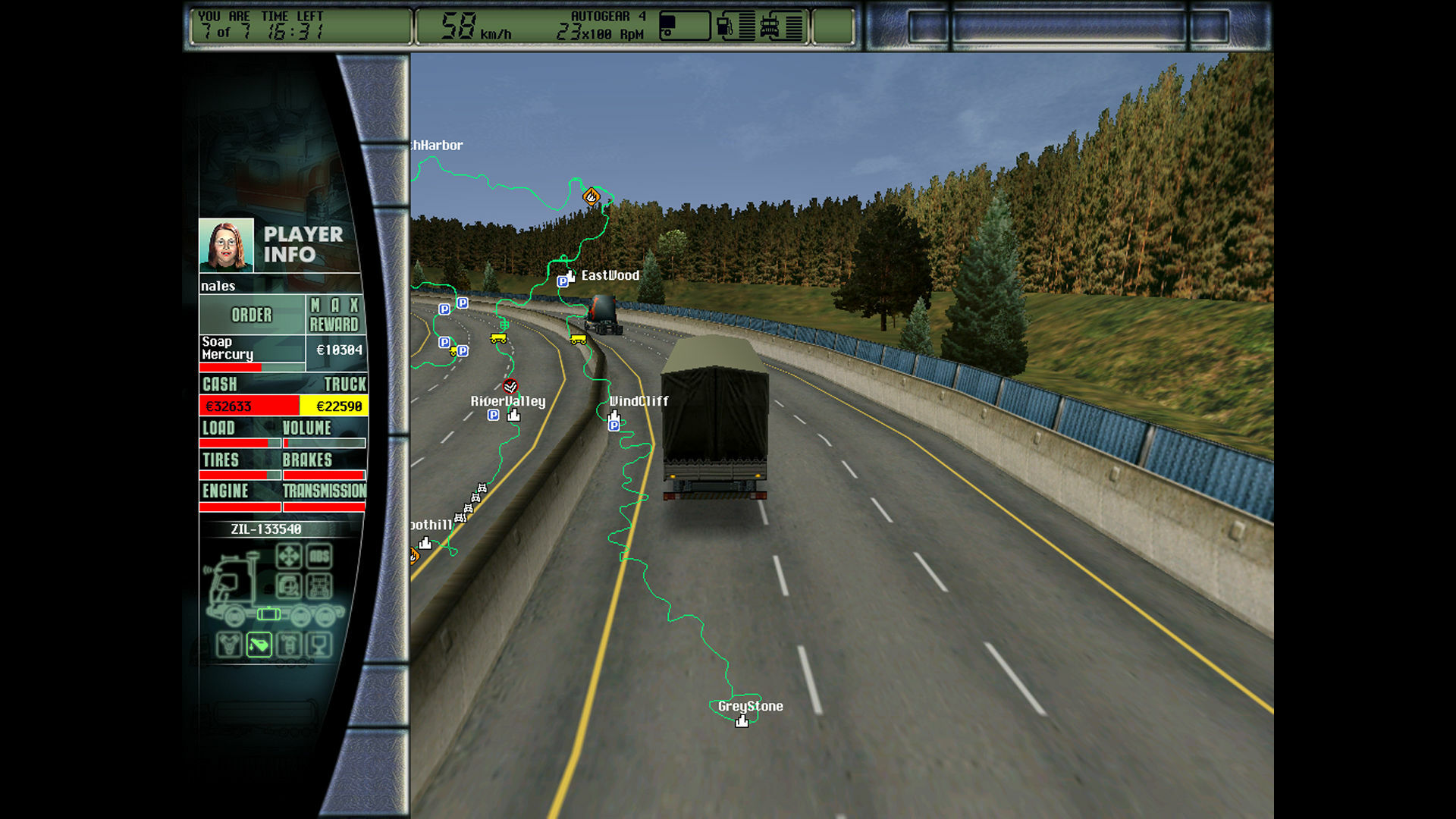1456x819 pixels.
Task: Toggle the highlighted fuel tank on truck diagram
Action: [268, 613]
